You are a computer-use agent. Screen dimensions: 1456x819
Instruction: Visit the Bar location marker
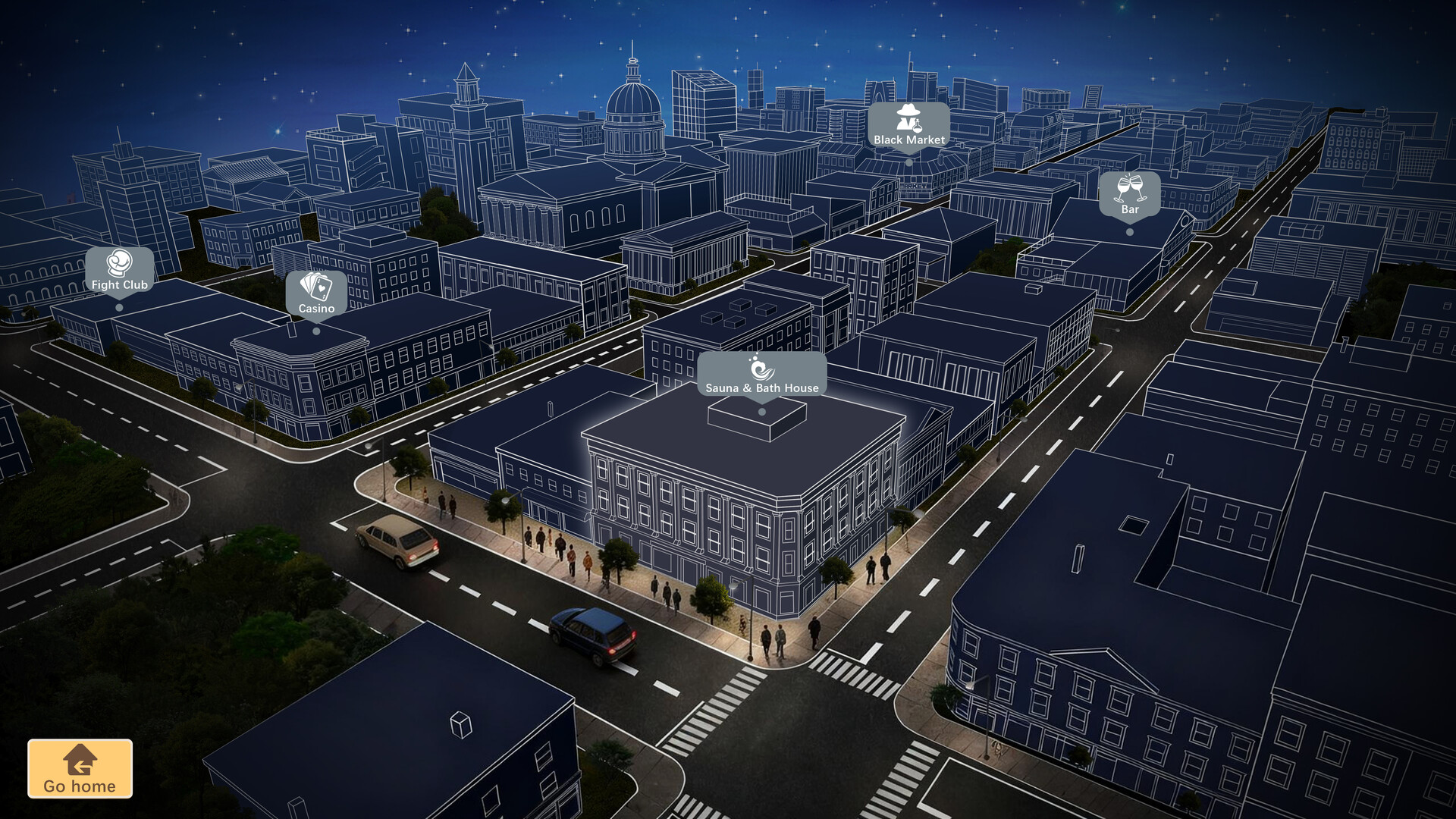click(1128, 199)
